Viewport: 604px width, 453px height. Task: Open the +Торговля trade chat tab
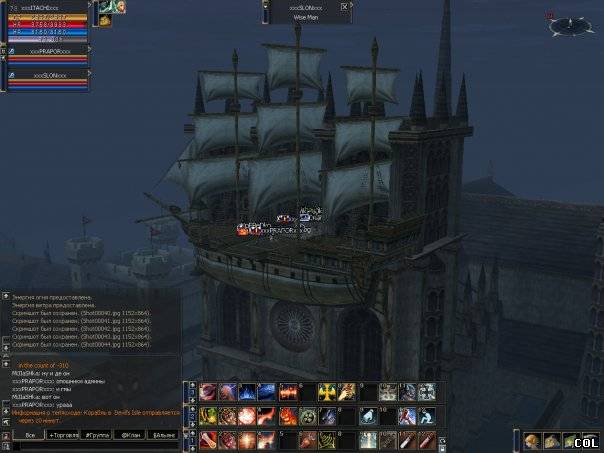63,436
